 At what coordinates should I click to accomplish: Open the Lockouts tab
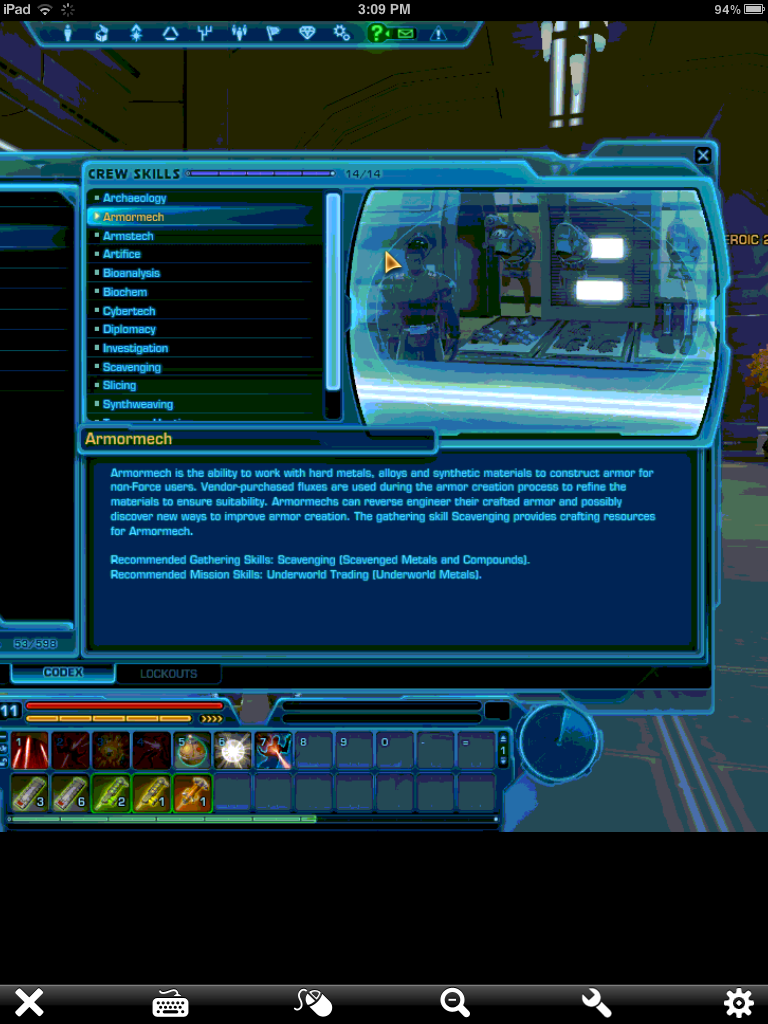(x=168, y=674)
